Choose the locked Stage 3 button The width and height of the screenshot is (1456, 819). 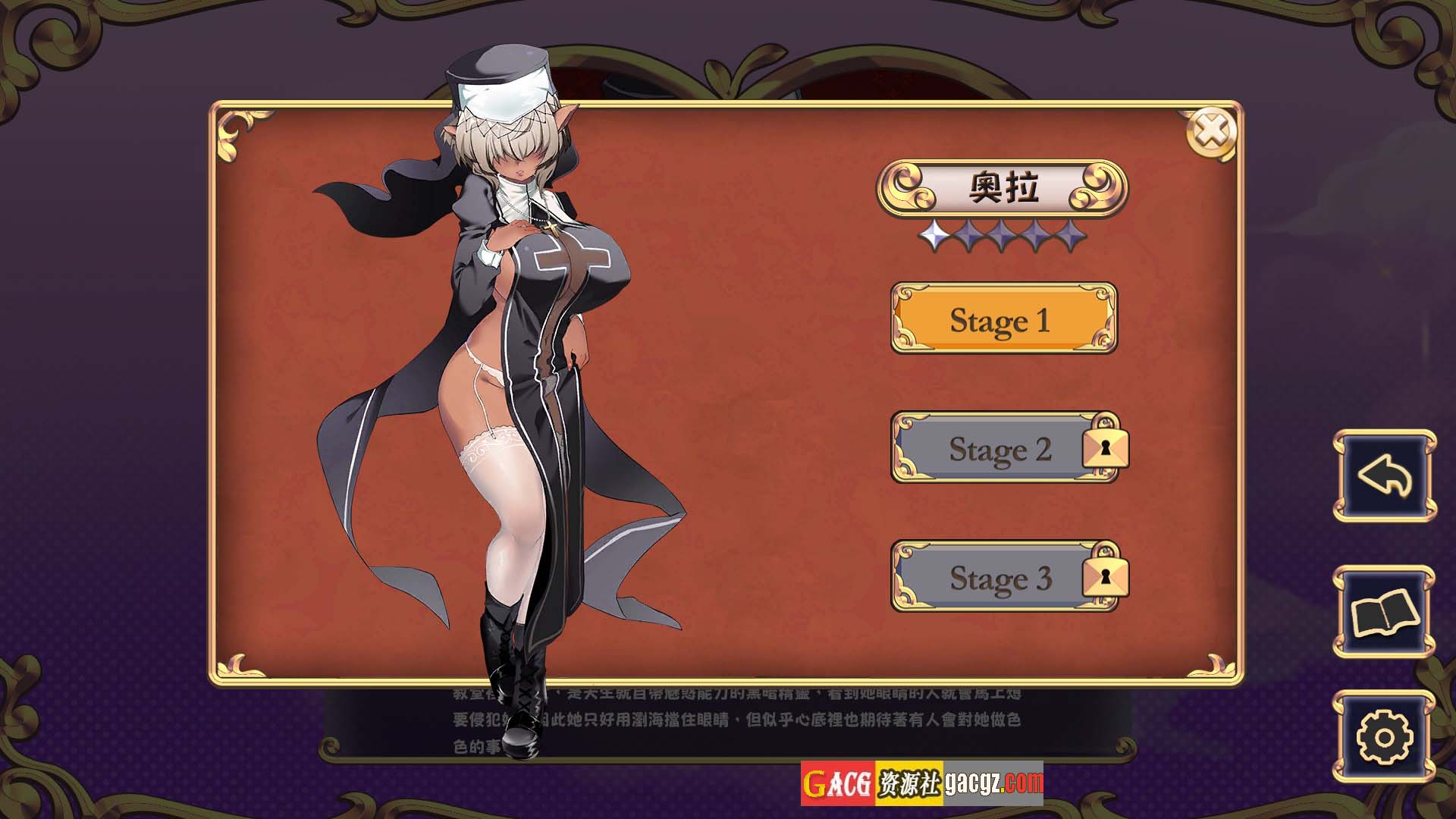click(x=1003, y=578)
